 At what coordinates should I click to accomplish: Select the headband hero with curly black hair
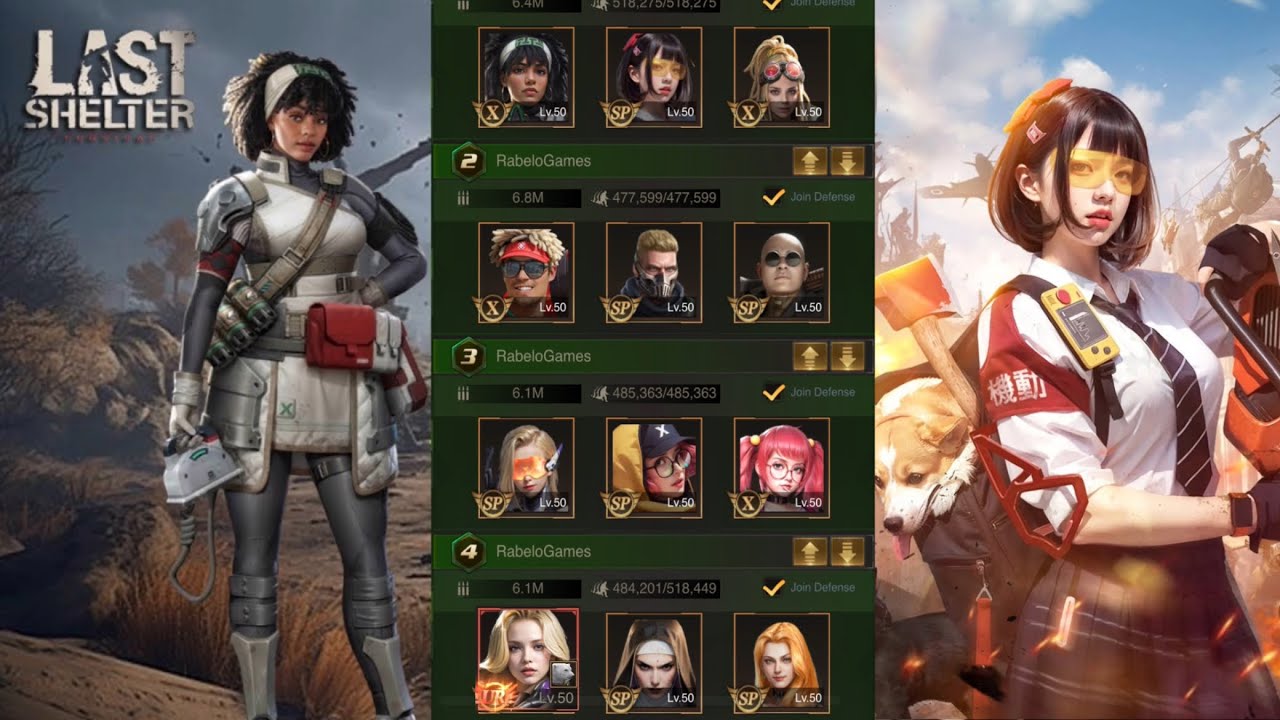click(x=526, y=76)
